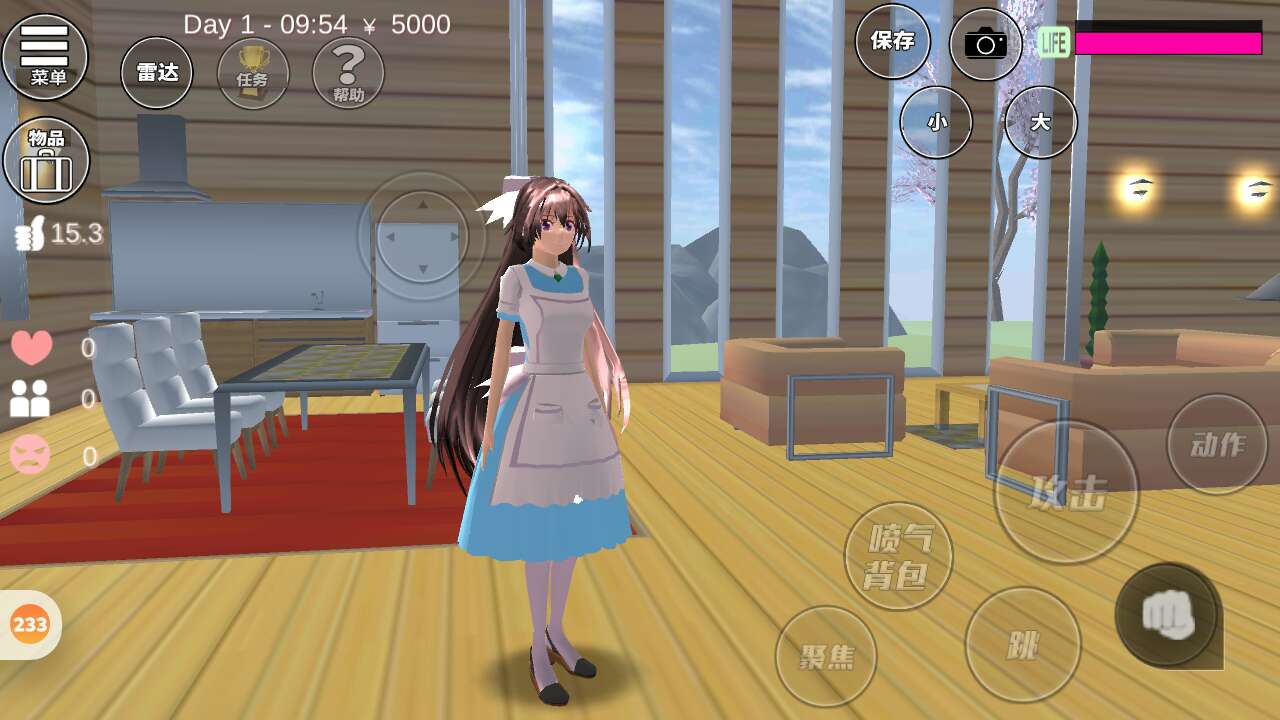
Task: Open the 帮助 question mark help
Action: (348, 73)
